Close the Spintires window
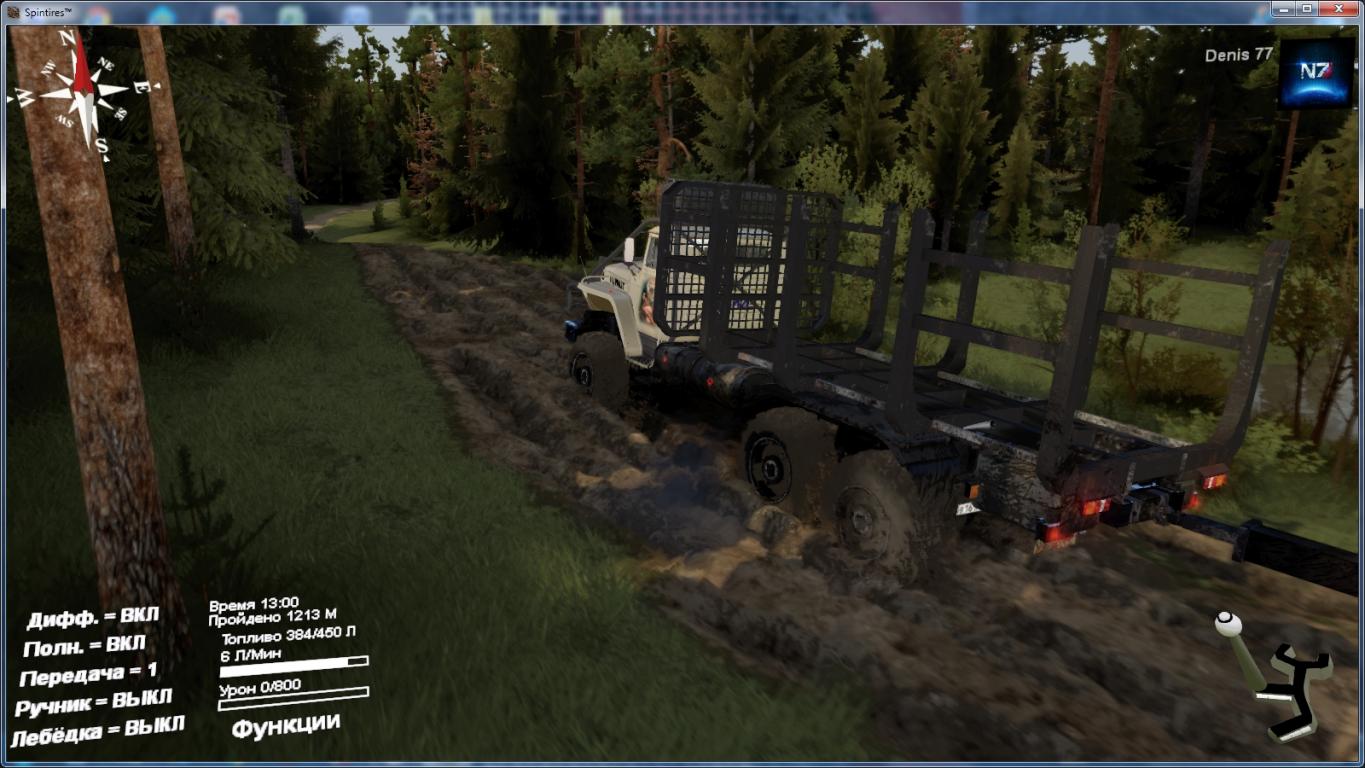The height and width of the screenshot is (768, 1365). (x=1338, y=9)
